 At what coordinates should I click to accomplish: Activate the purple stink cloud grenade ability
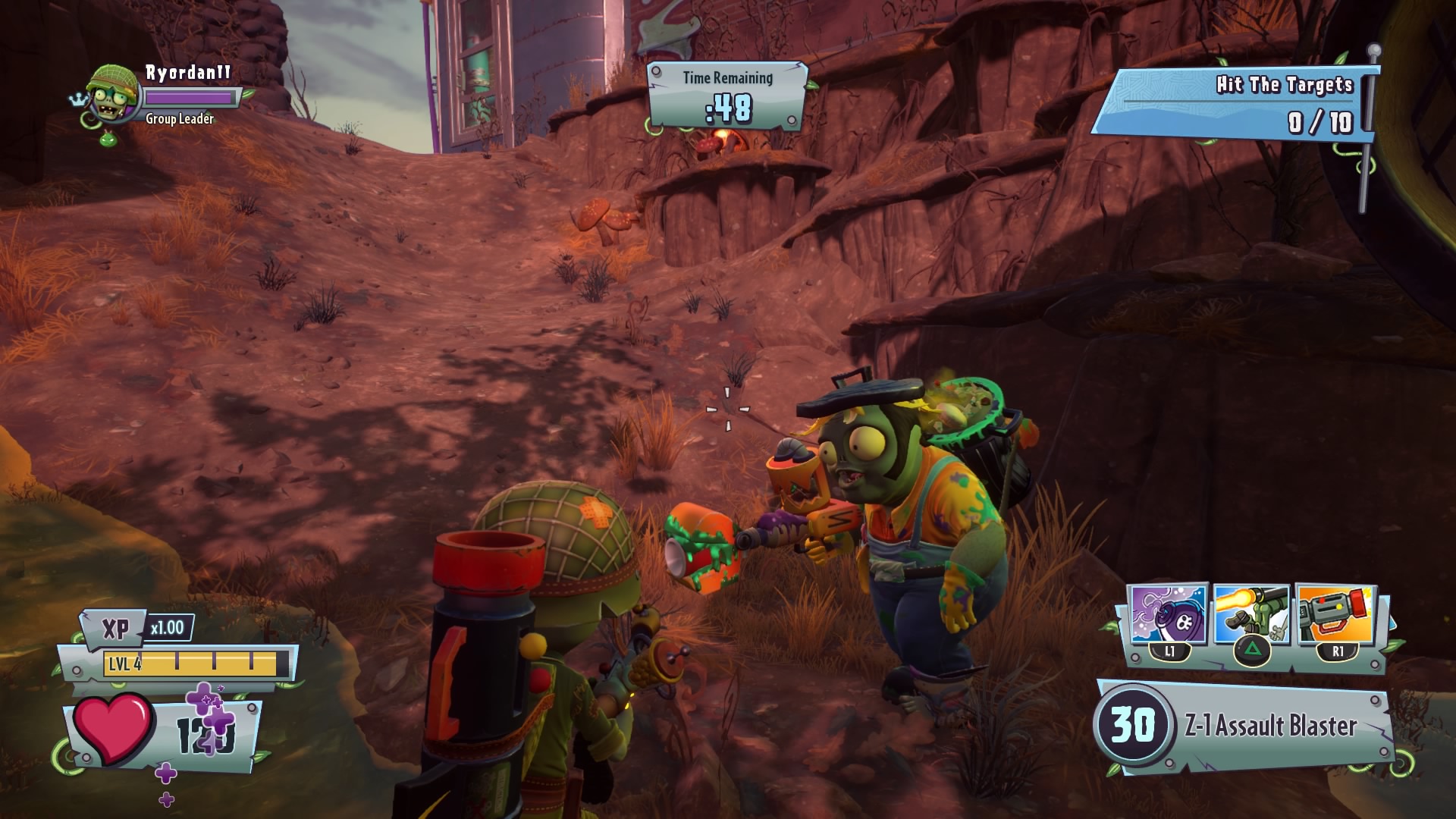(1168, 614)
